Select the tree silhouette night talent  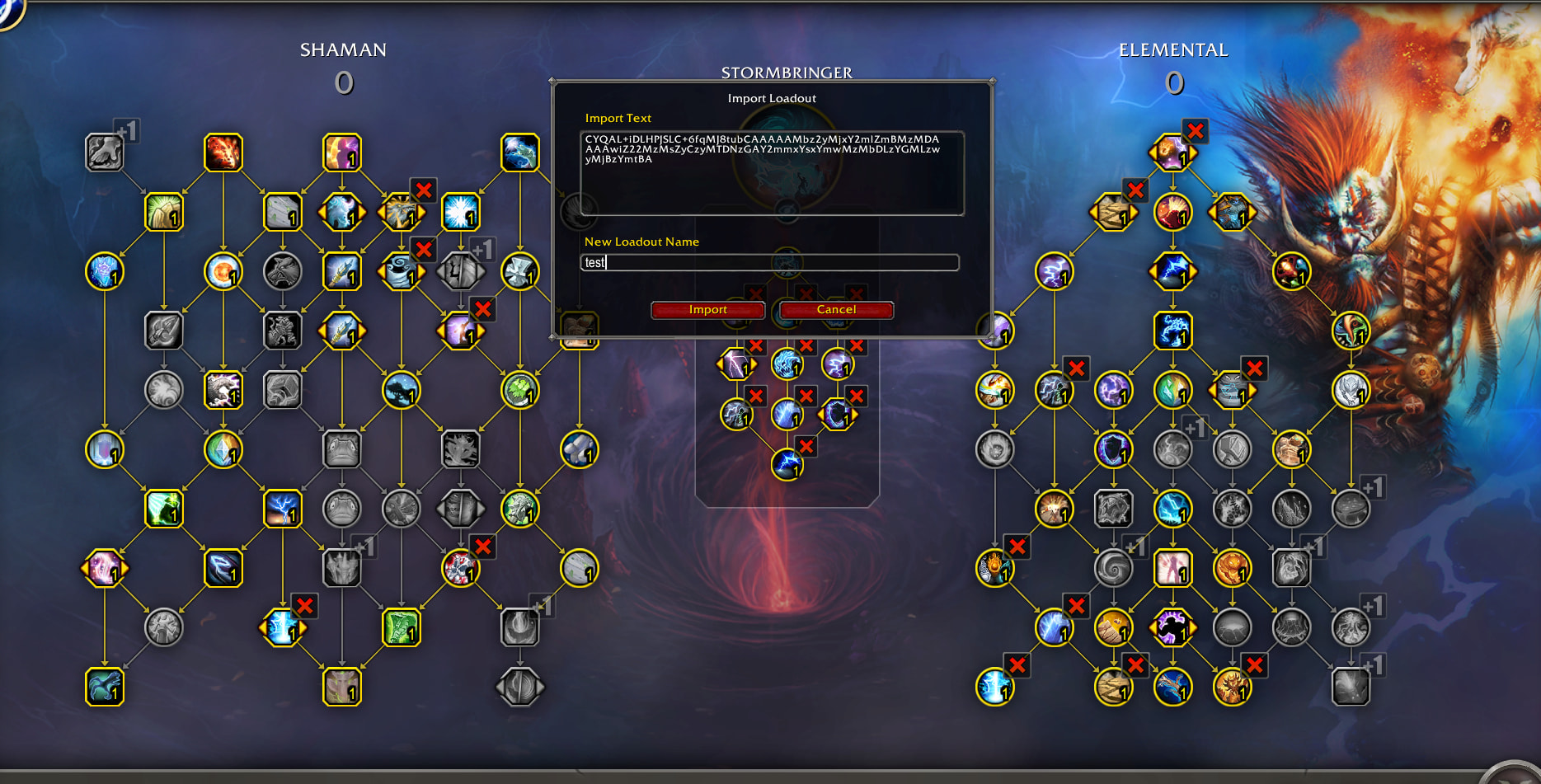[x=402, y=390]
